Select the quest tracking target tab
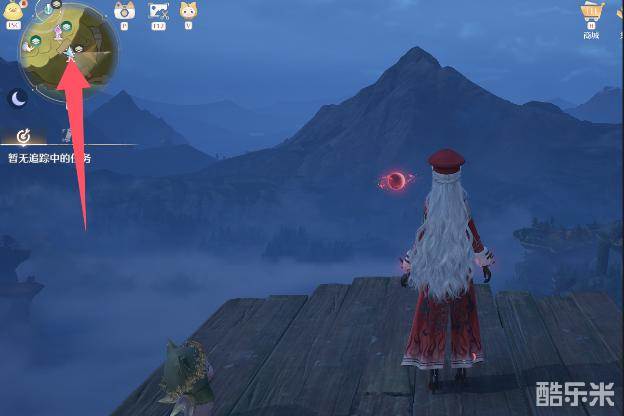The height and width of the screenshot is (416, 624). tap(23, 136)
